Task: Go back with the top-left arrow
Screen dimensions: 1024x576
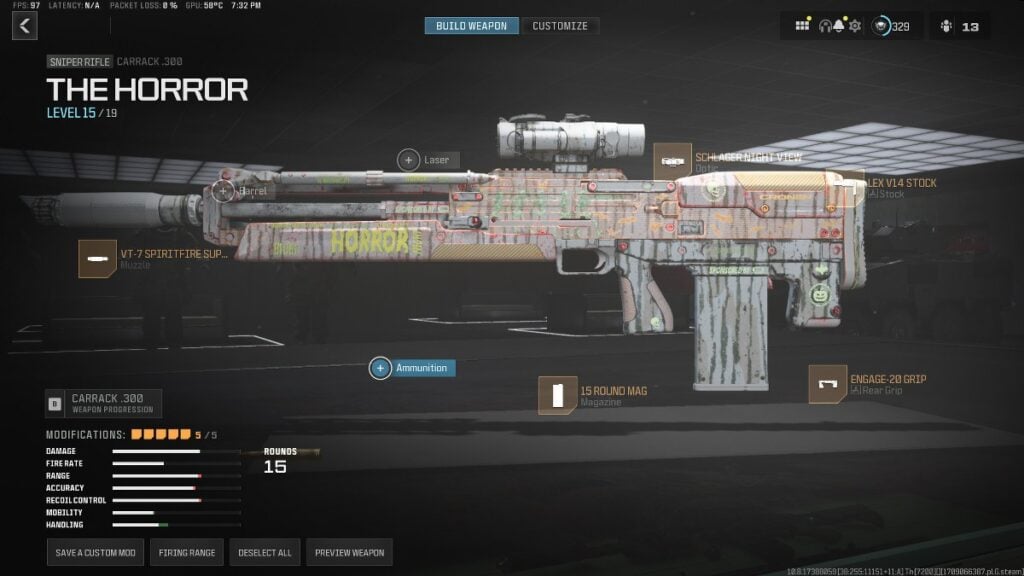Action: (25, 26)
